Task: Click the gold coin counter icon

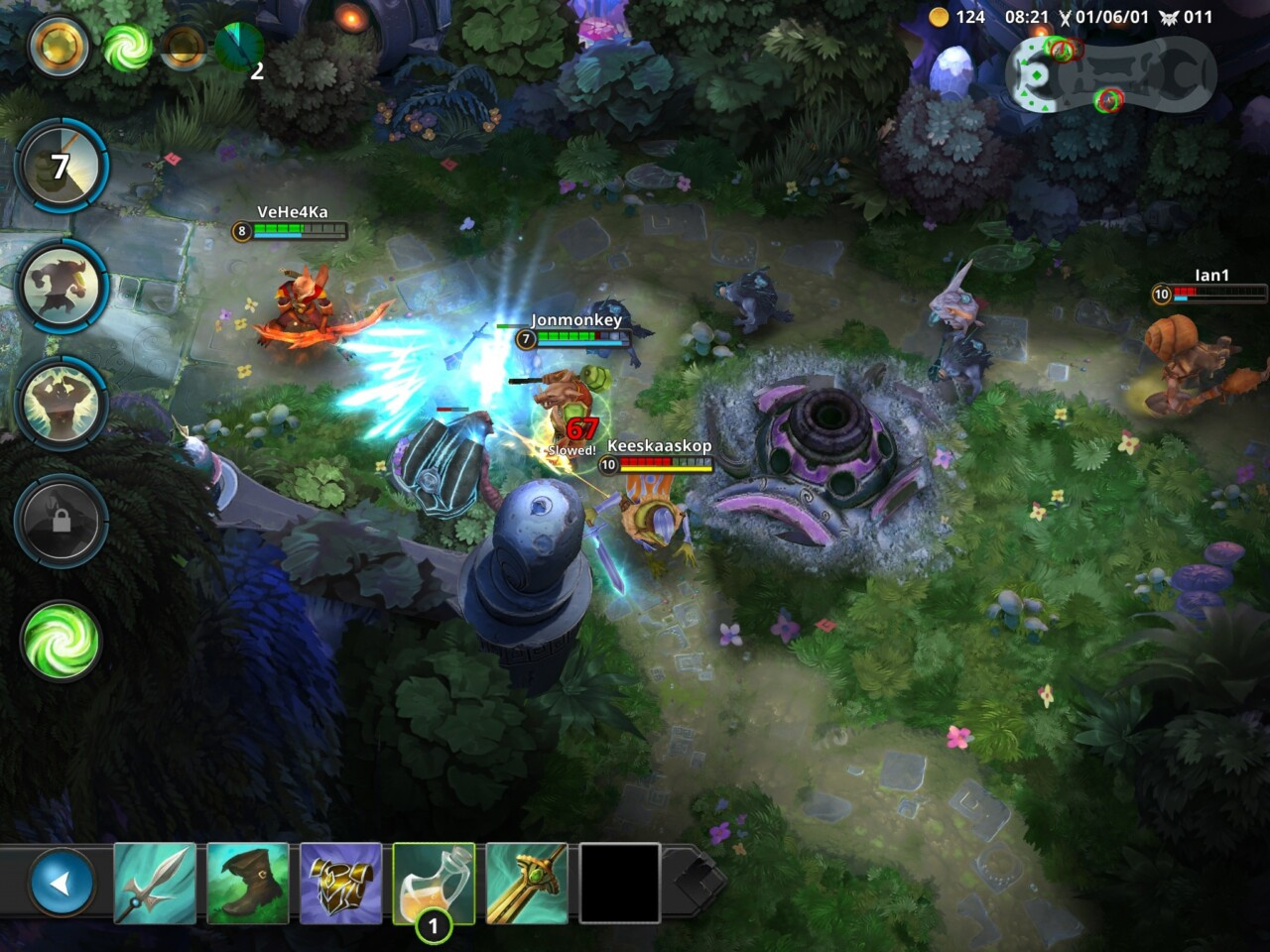Action: point(939,17)
